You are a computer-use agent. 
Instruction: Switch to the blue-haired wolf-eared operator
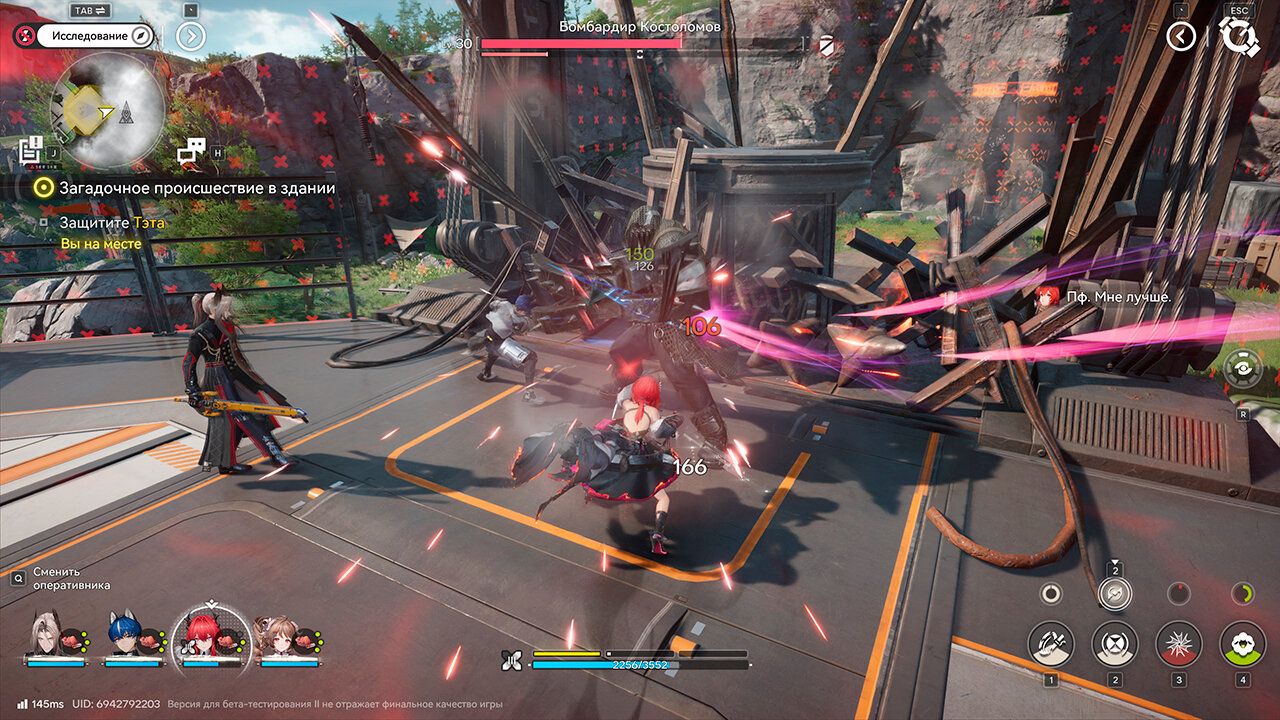pos(124,636)
